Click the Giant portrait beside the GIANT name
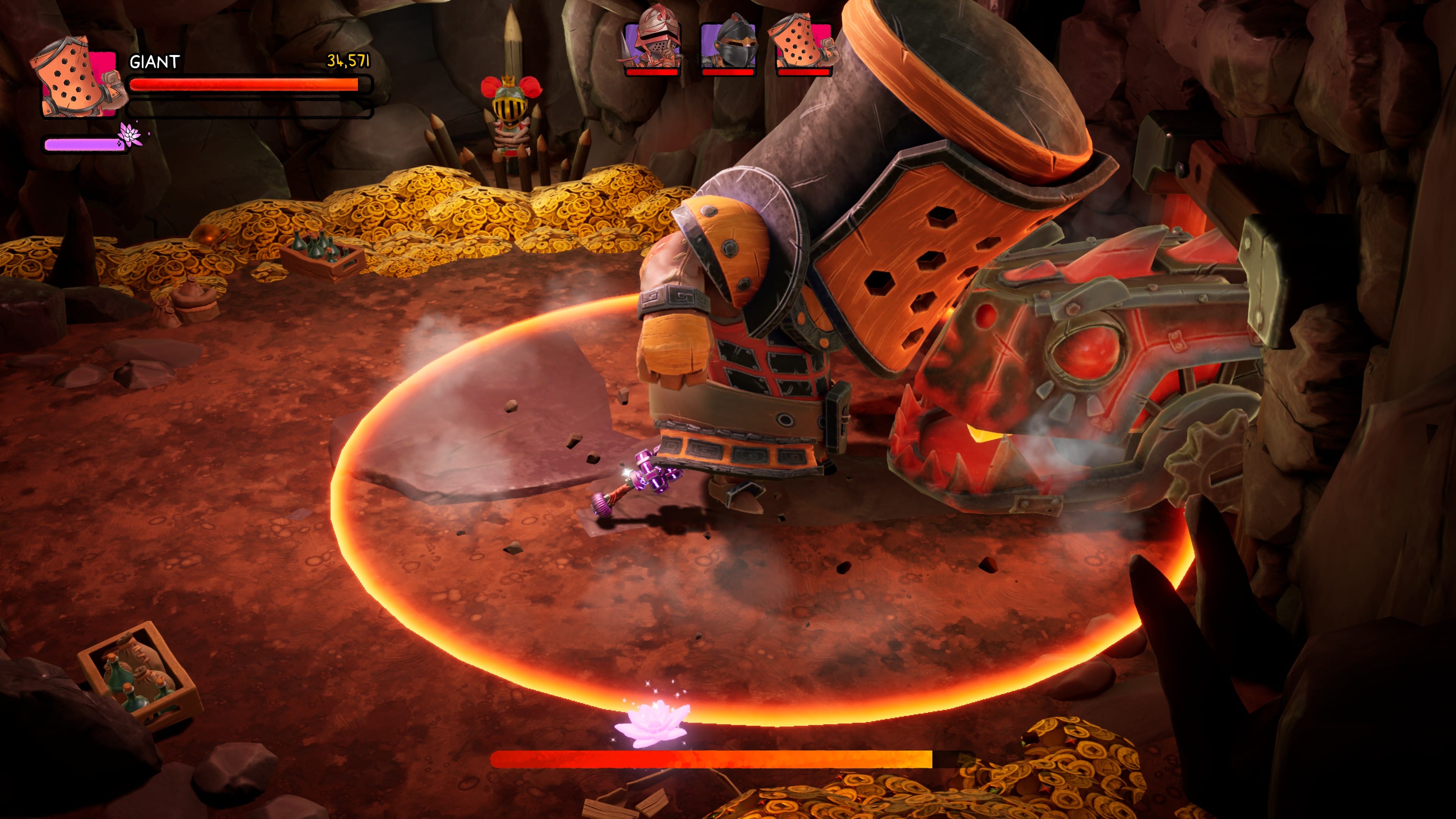The image size is (1456, 819). coord(79,78)
